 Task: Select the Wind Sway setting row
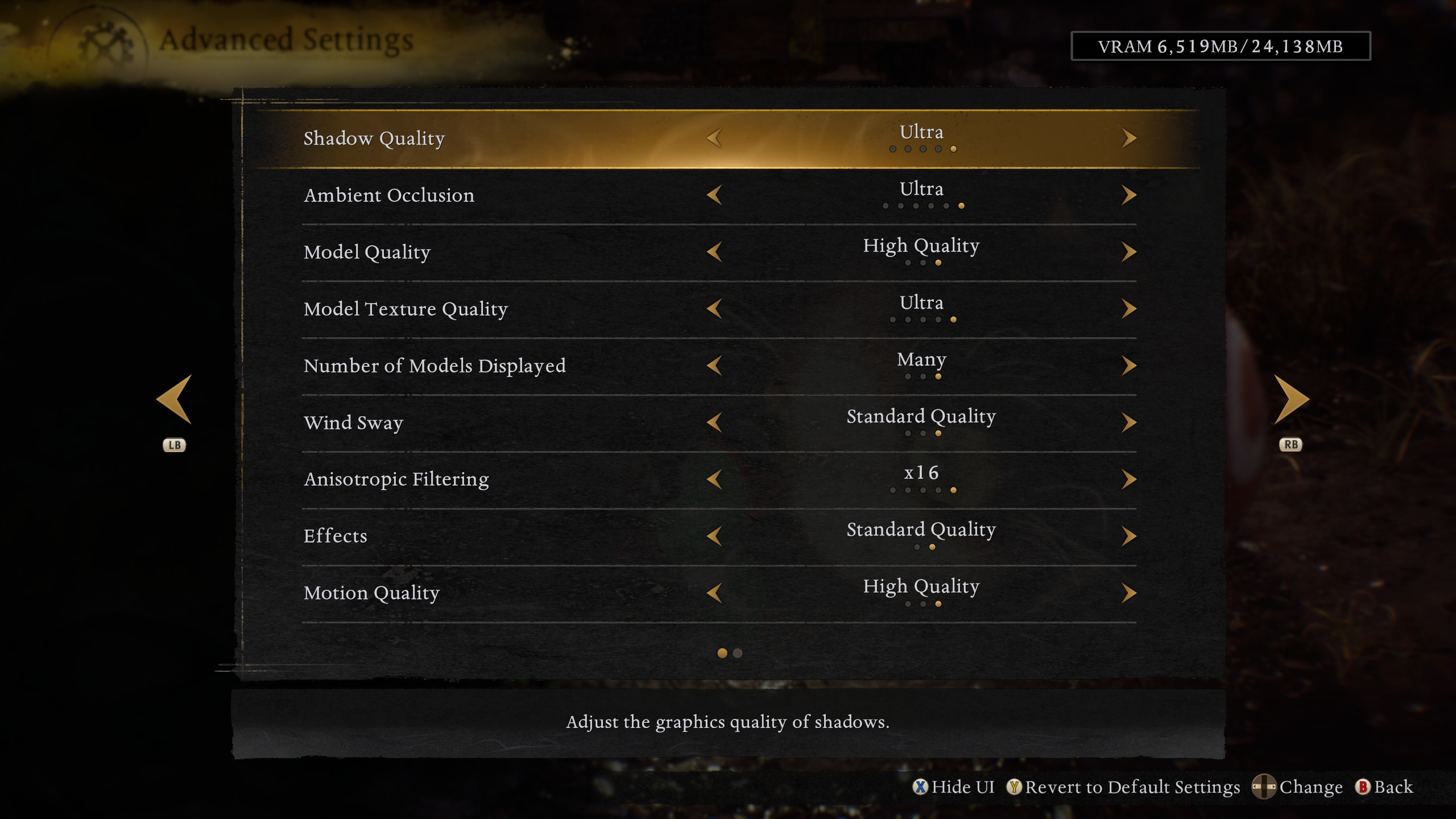(354, 423)
